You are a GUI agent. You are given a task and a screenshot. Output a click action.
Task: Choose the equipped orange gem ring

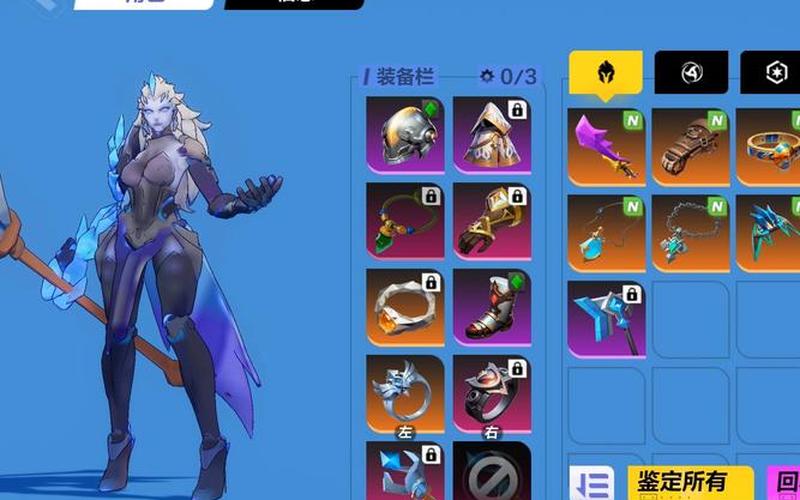click(x=405, y=306)
